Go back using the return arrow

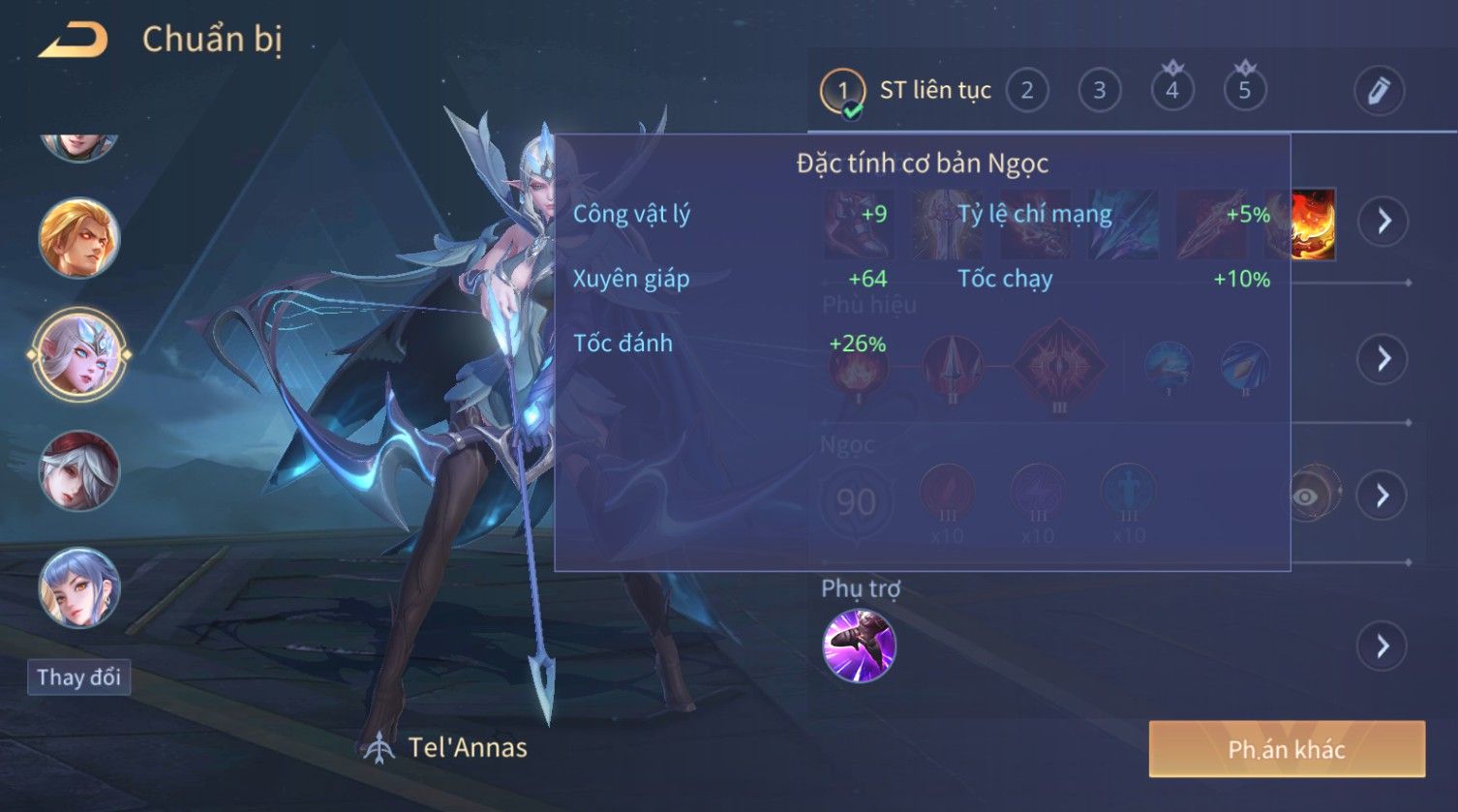(73, 41)
